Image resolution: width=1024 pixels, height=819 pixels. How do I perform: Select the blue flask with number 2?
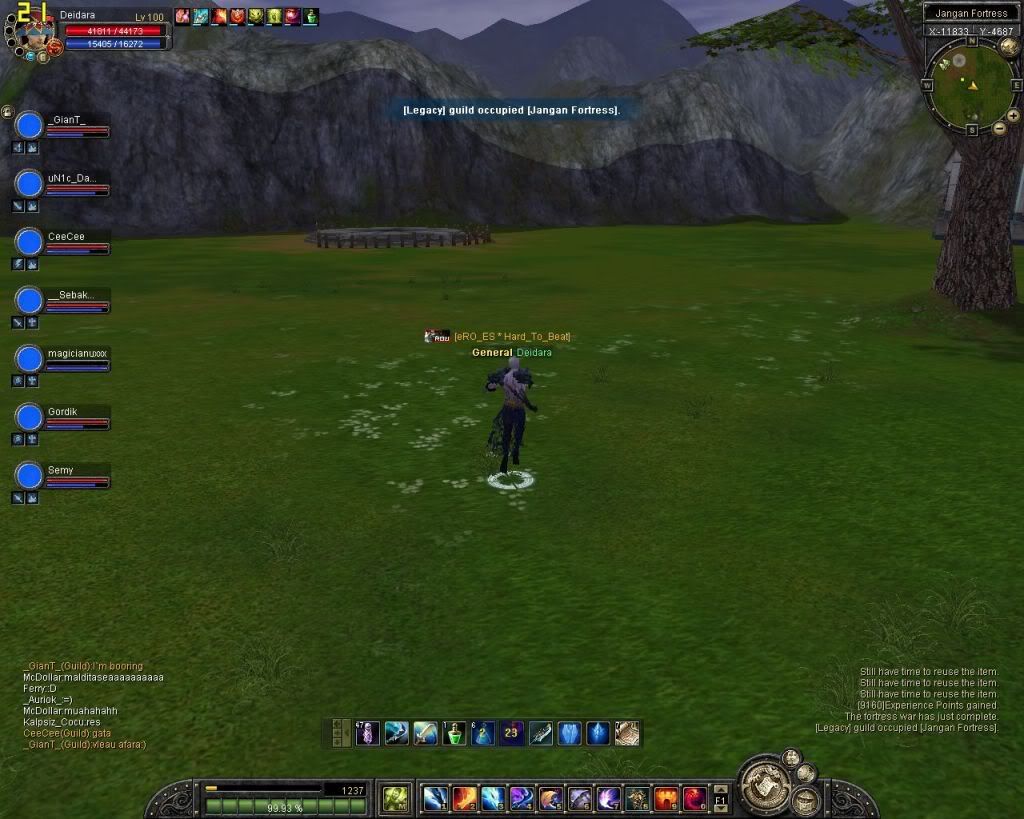(483, 733)
